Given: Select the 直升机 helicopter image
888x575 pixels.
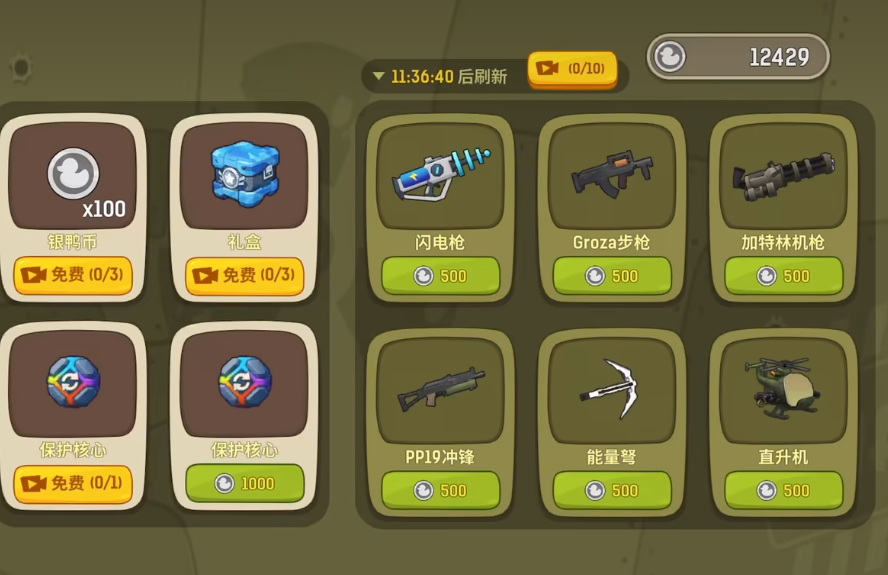Looking at the screenshot, I should (x=783, y=388).
